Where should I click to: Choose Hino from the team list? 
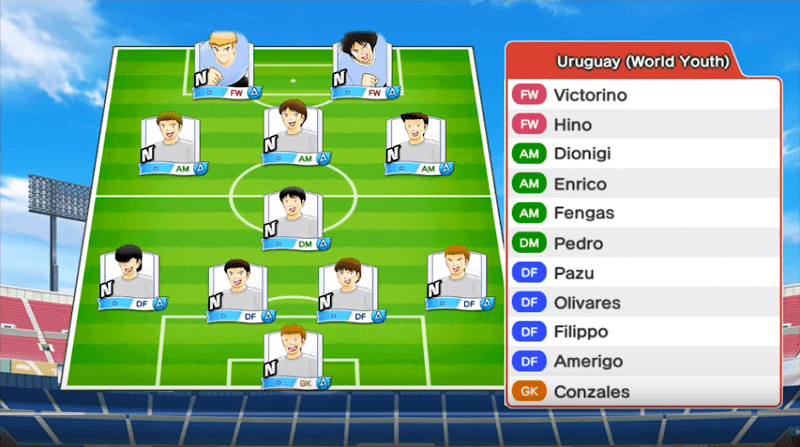642,125
